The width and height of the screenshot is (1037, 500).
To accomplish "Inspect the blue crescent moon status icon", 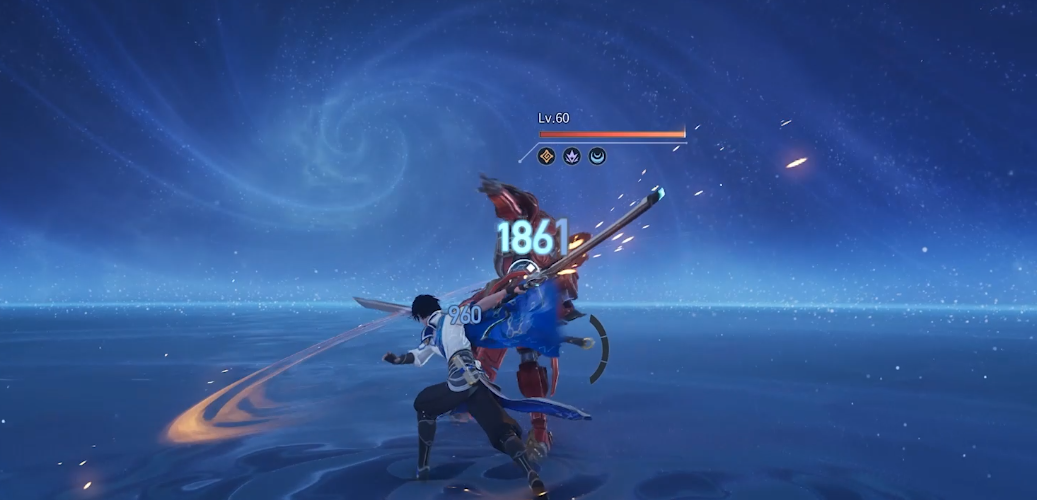I will coord(597,156).
